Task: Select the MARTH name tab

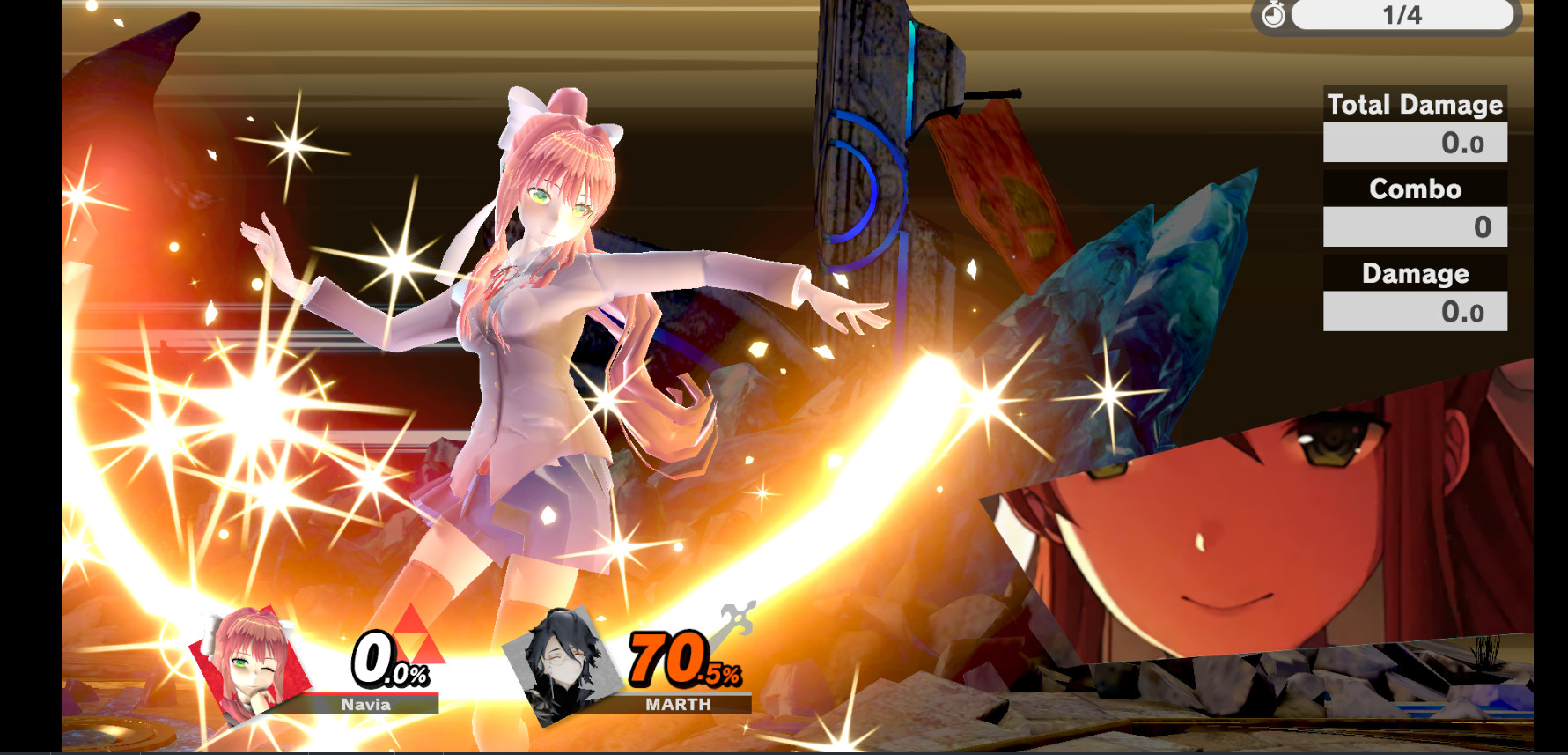Action: [678, 705]
